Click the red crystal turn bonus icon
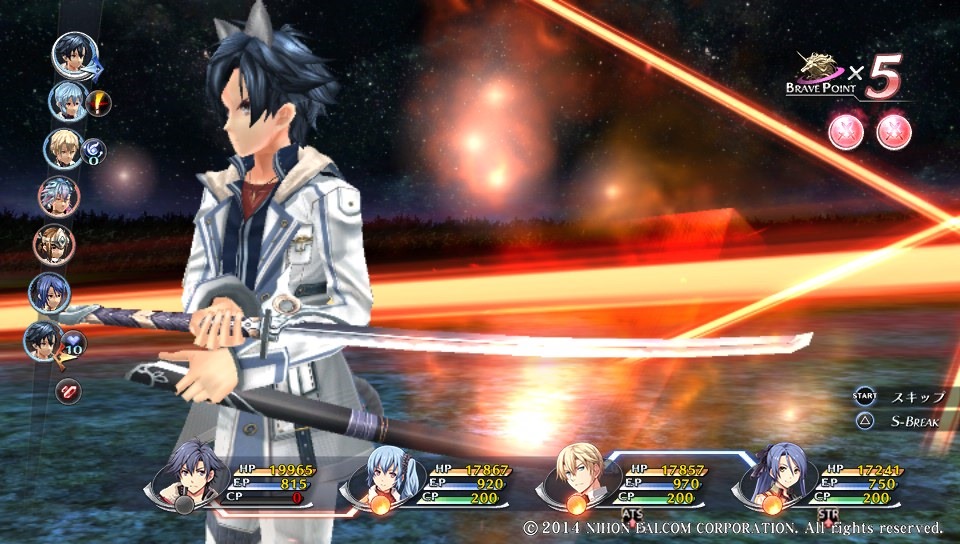Viewport: 960px width, 544px height. 68,390
